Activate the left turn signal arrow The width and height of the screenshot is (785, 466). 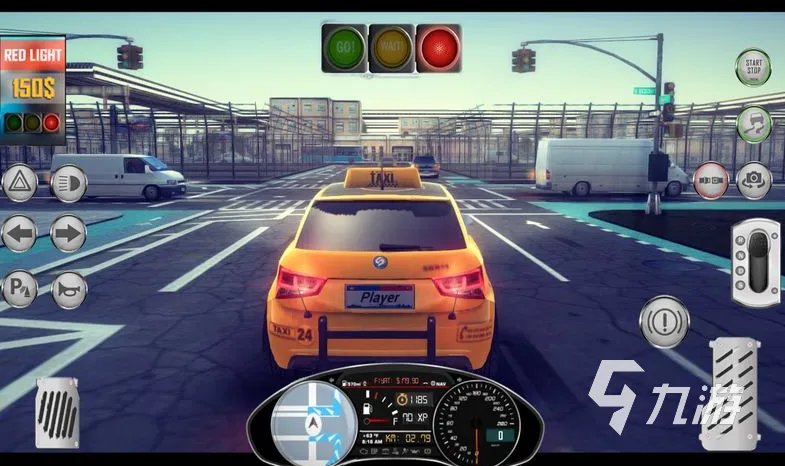20,235
